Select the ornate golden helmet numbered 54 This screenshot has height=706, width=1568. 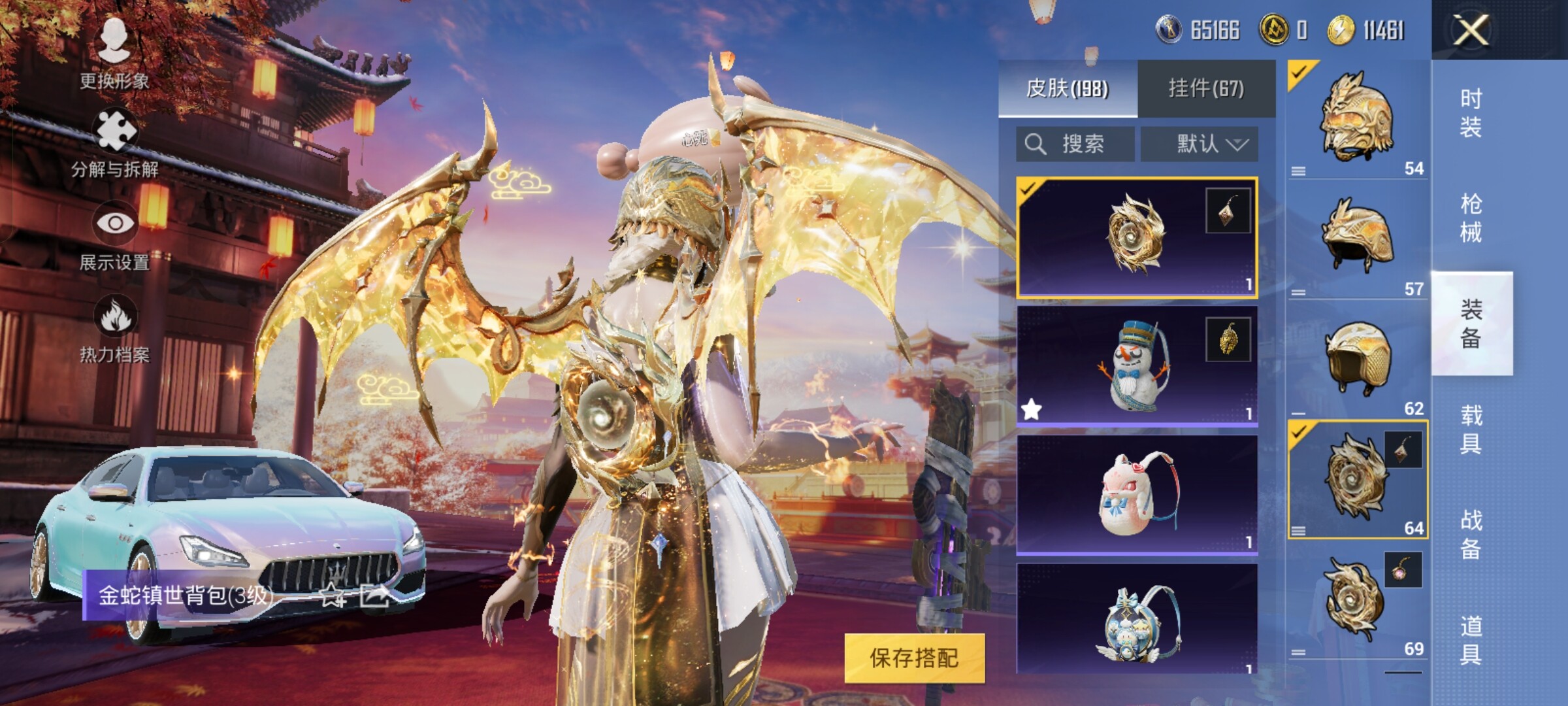click(1358, 119)
